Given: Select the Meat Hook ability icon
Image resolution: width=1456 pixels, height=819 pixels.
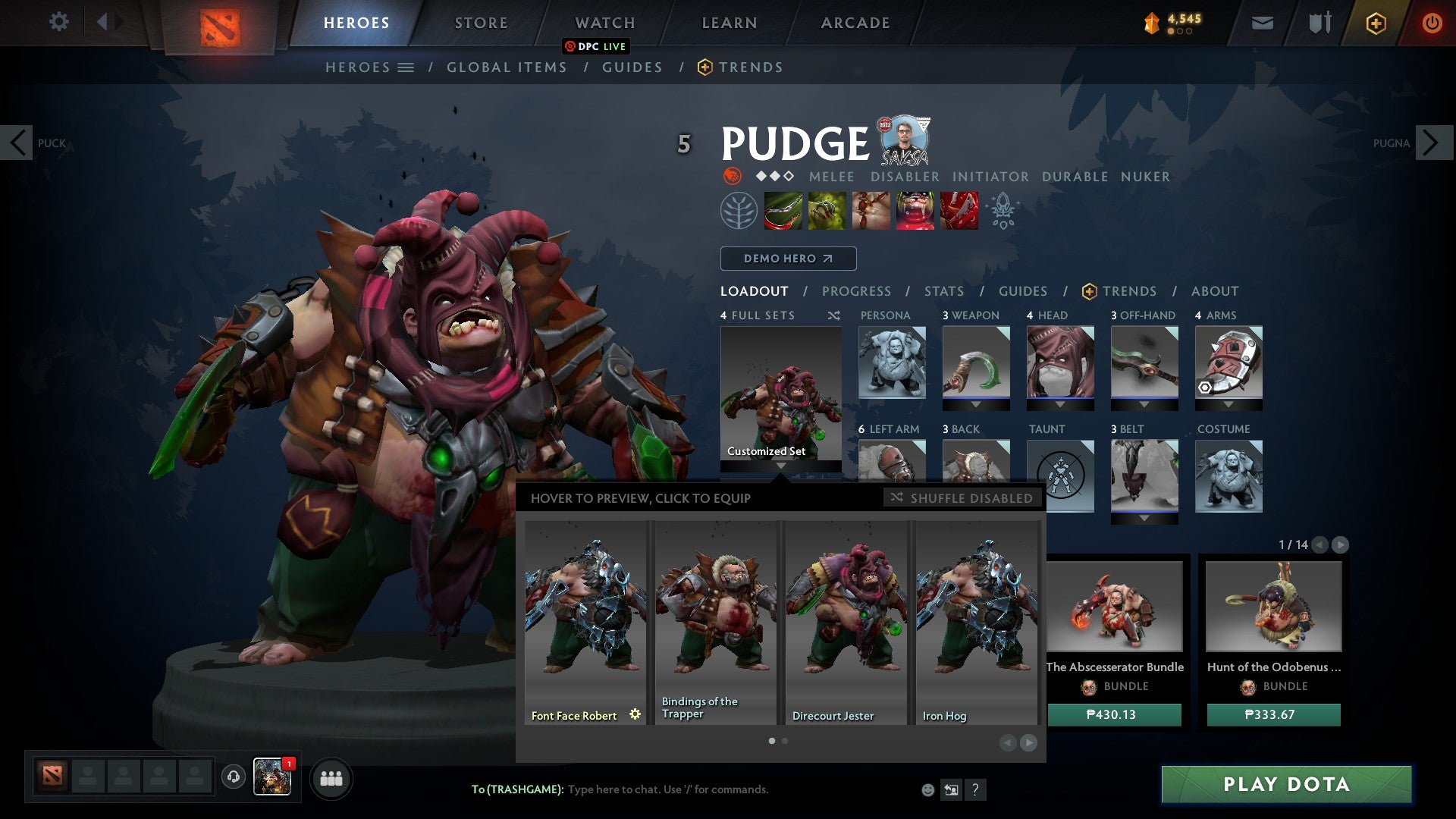Looking at the screenshot, I should pos(783,211).
